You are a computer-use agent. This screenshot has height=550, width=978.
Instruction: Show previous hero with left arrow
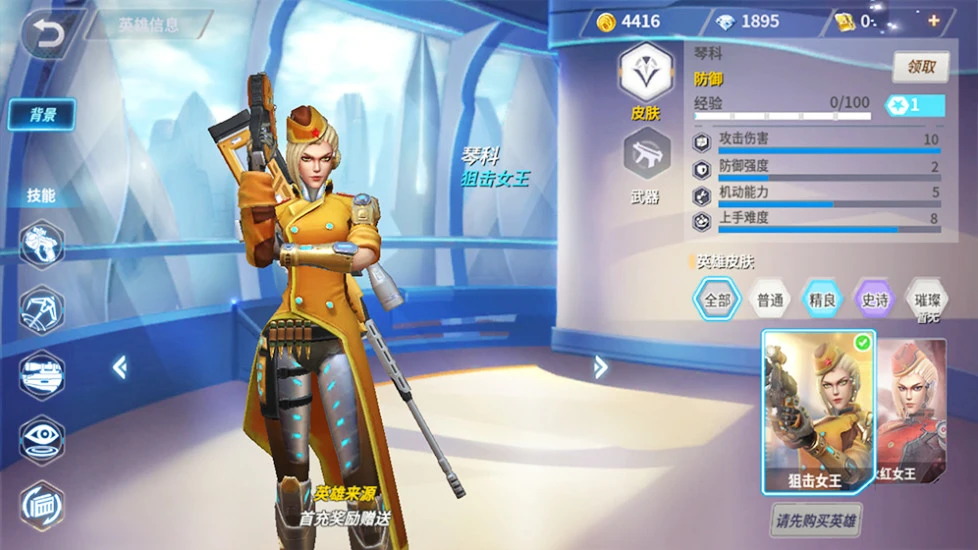tap(119, 368)
